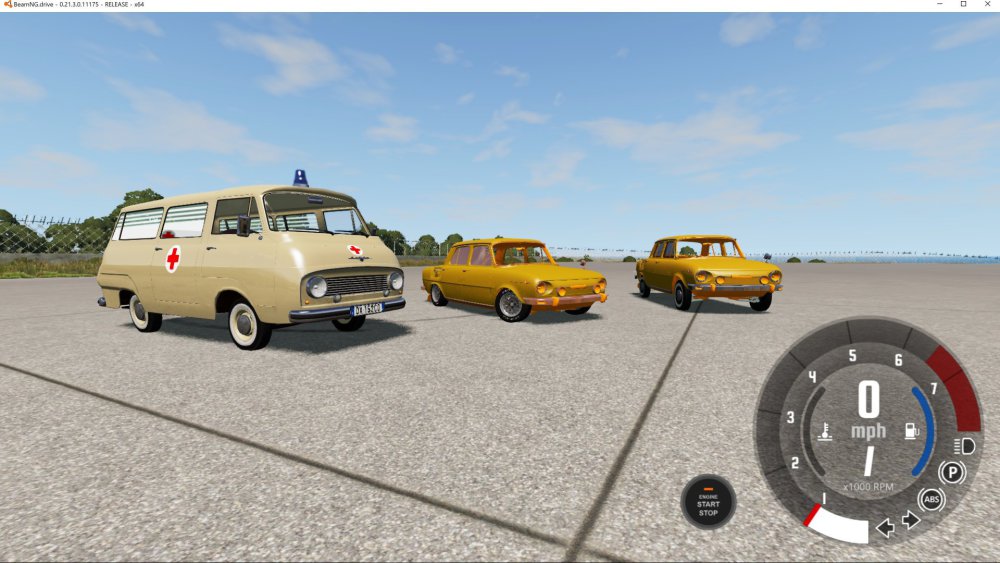Close the BeamNG.drive window
Screen dimensions: 1000x563
(988, 5)
